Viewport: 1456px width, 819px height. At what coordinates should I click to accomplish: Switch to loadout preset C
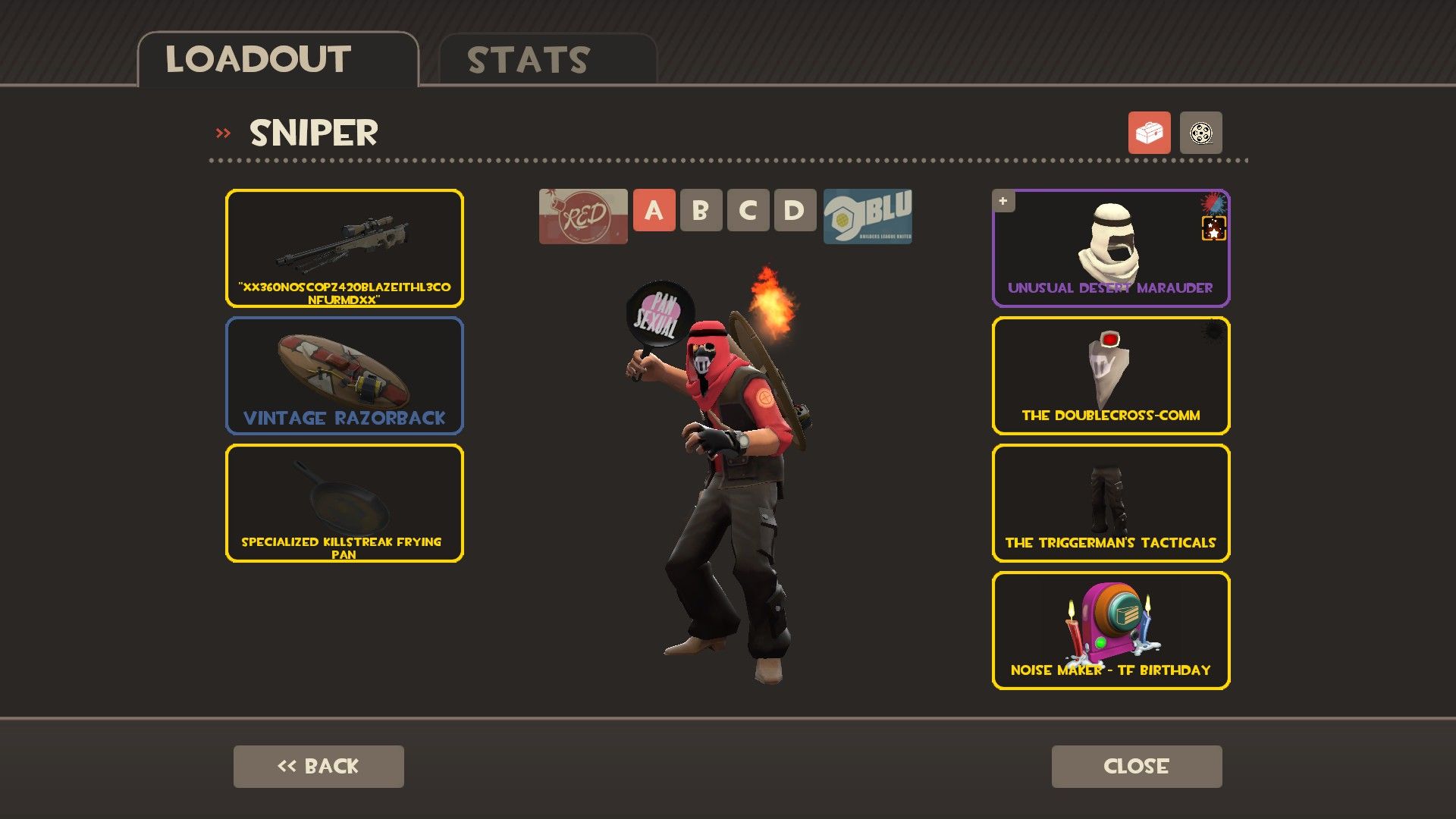click(x=748, y=210)
